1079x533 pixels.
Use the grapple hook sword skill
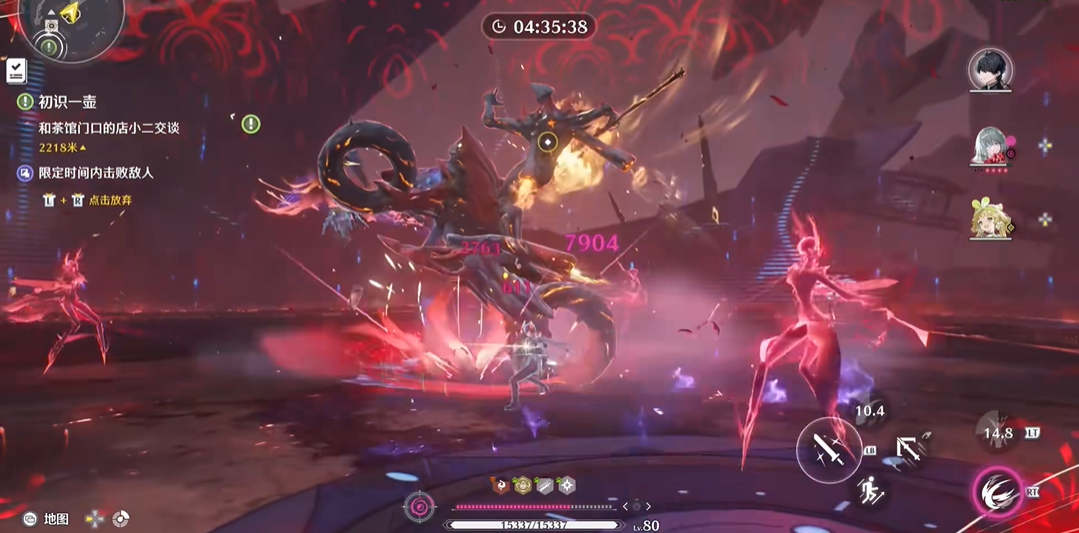911,448
